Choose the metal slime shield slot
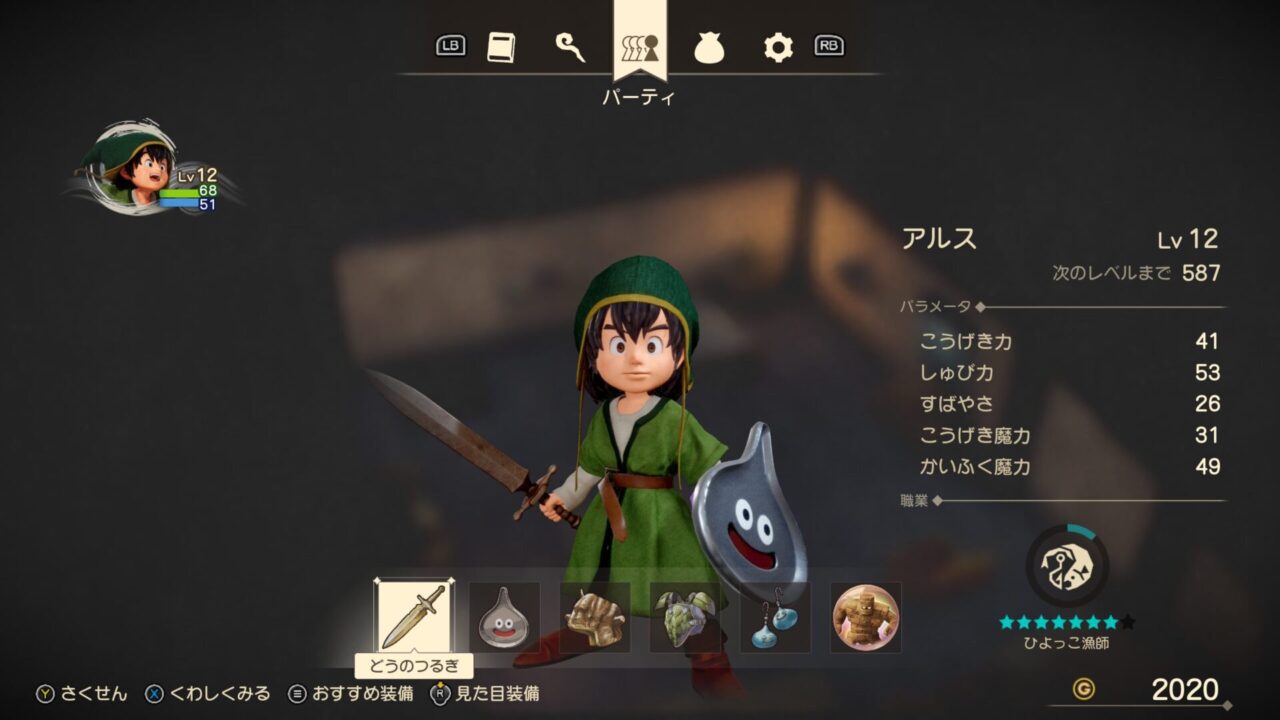Viewport: 1280px width, 720px height. pos(504,617)
